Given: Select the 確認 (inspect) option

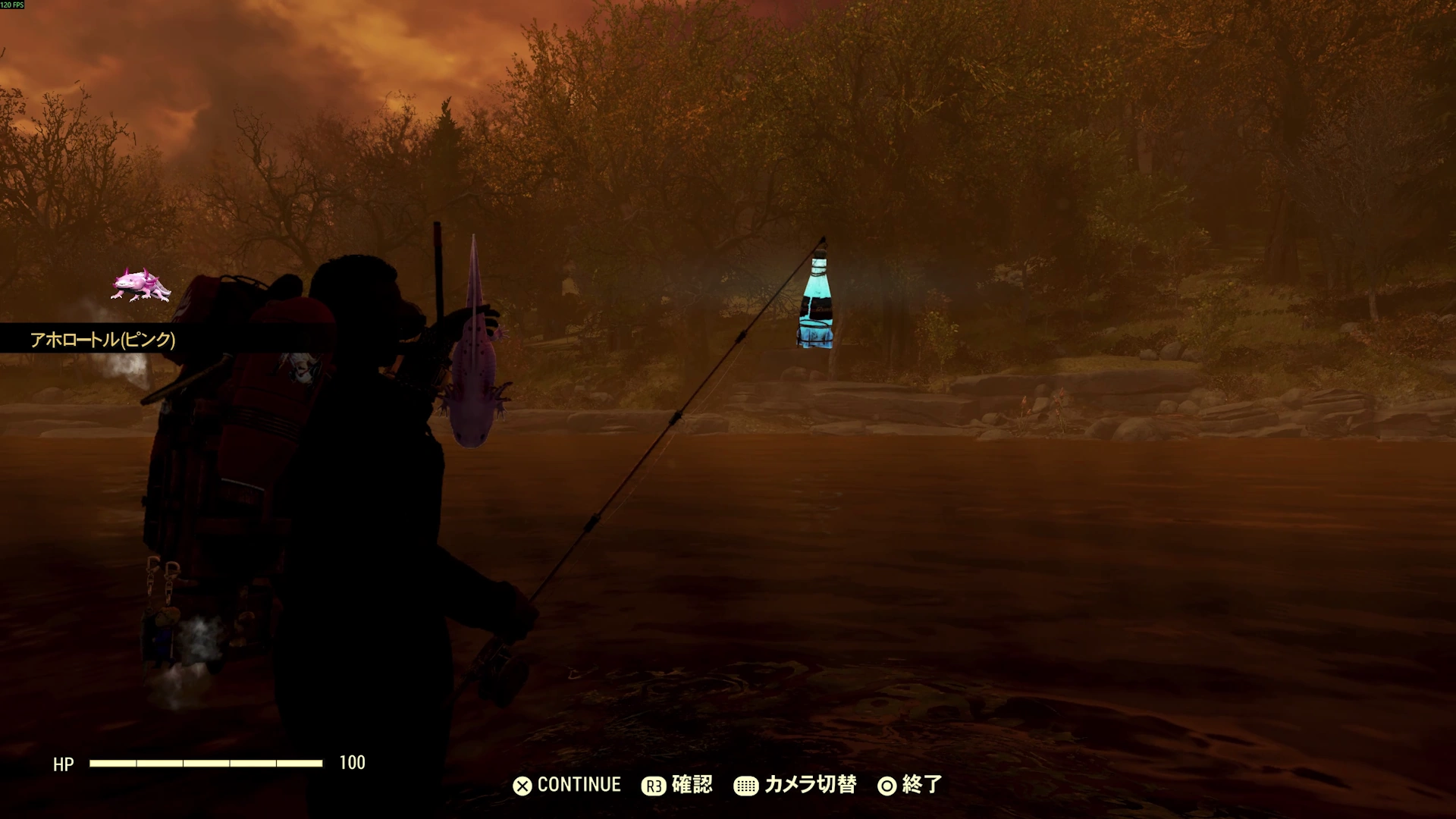Looking at the screenshot, I should pyautogui.click(x=677, y=785).
